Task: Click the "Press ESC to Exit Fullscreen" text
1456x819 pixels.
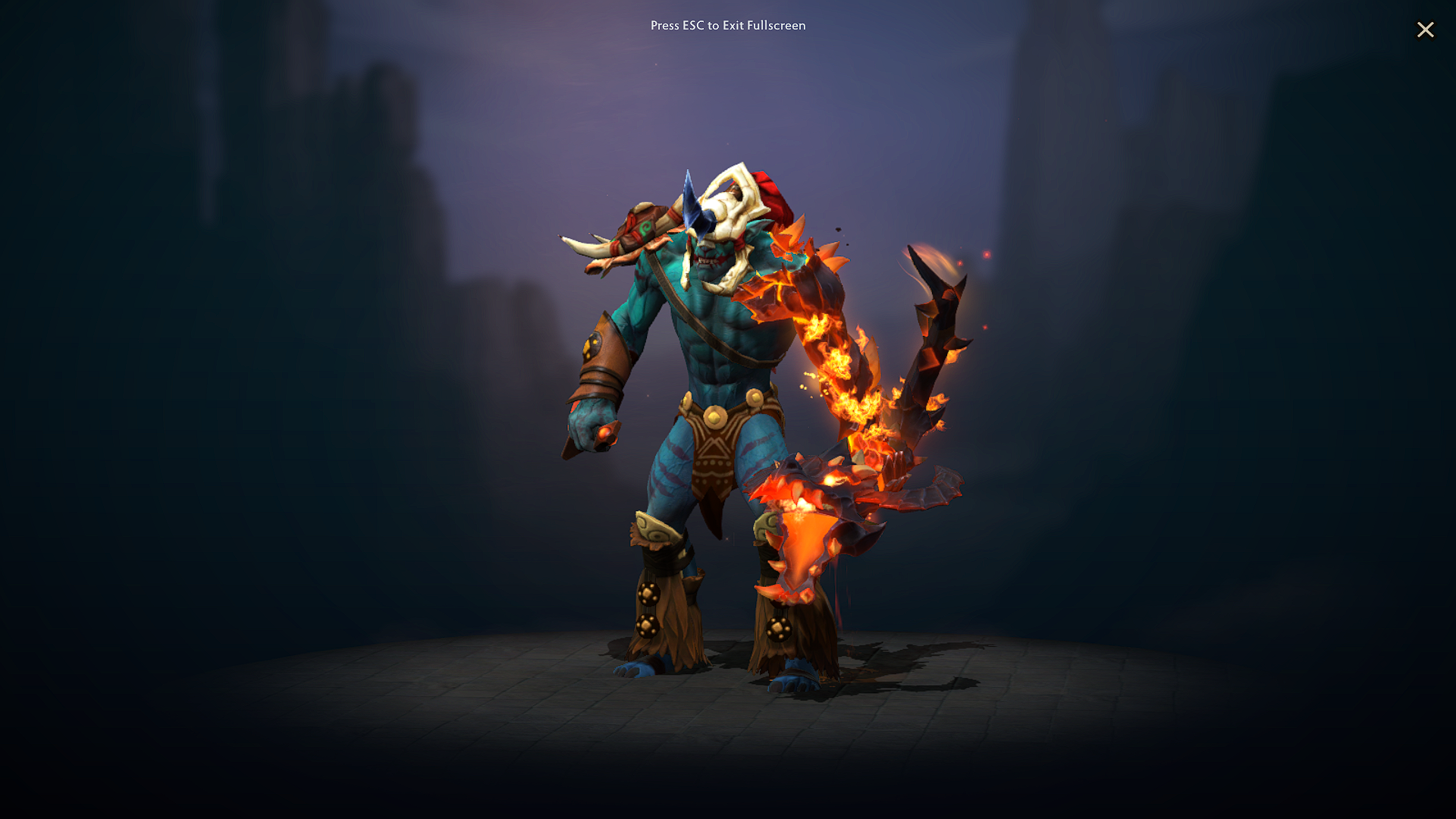Action: point(728,25)
